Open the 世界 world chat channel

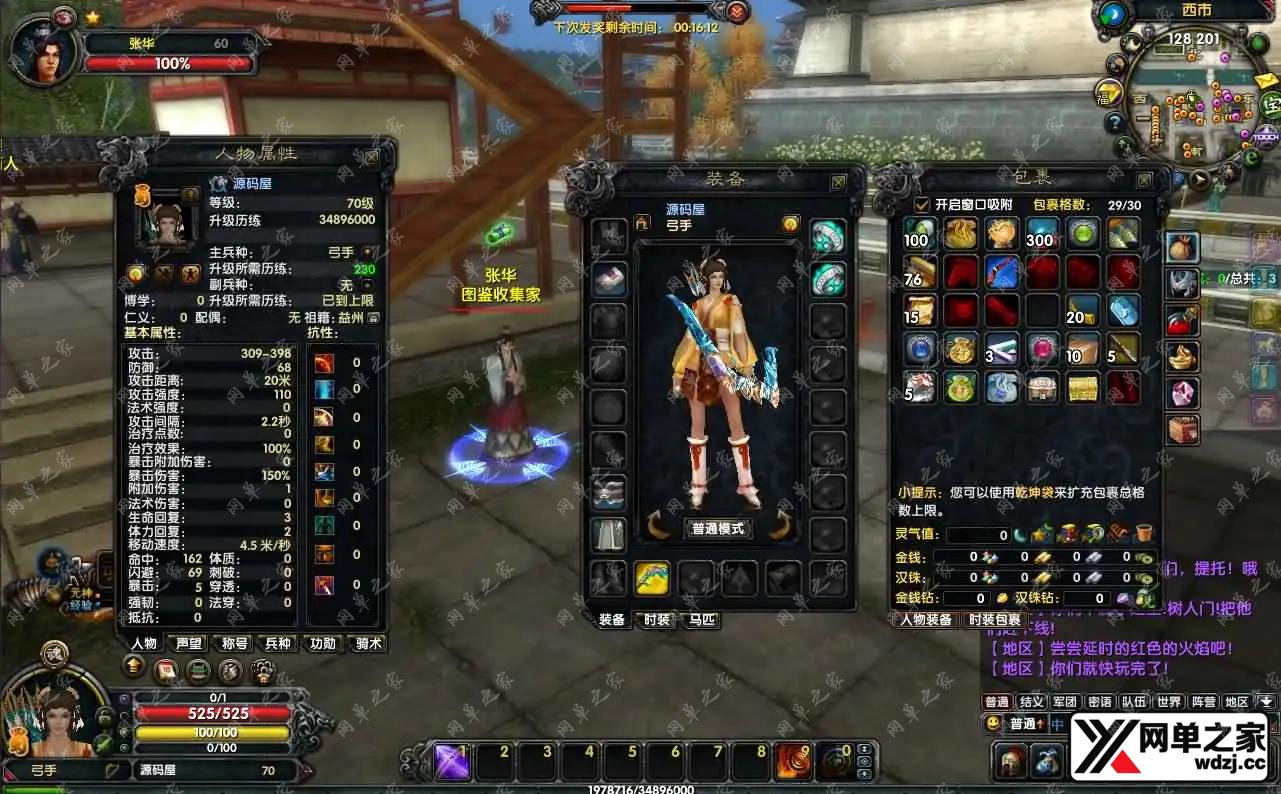point(1168,702)
